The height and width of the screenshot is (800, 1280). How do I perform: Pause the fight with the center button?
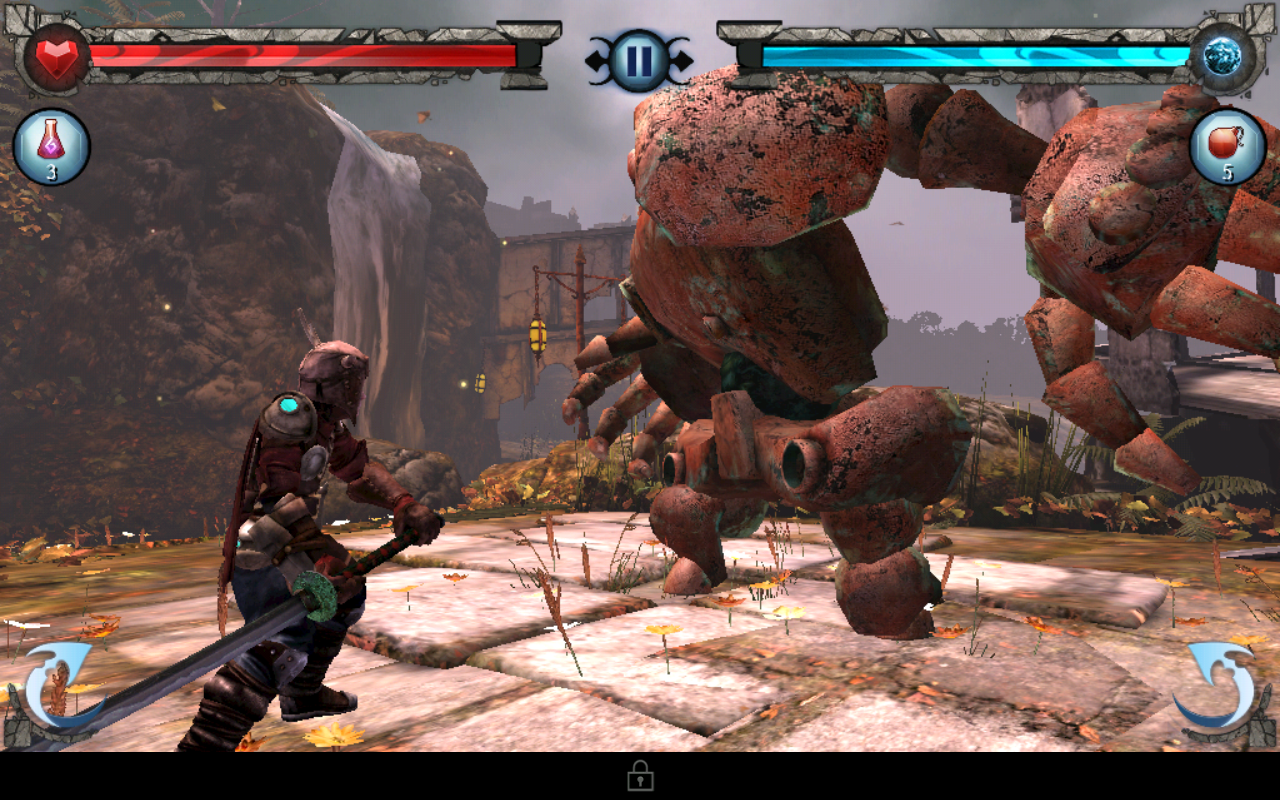coord(639,60)
